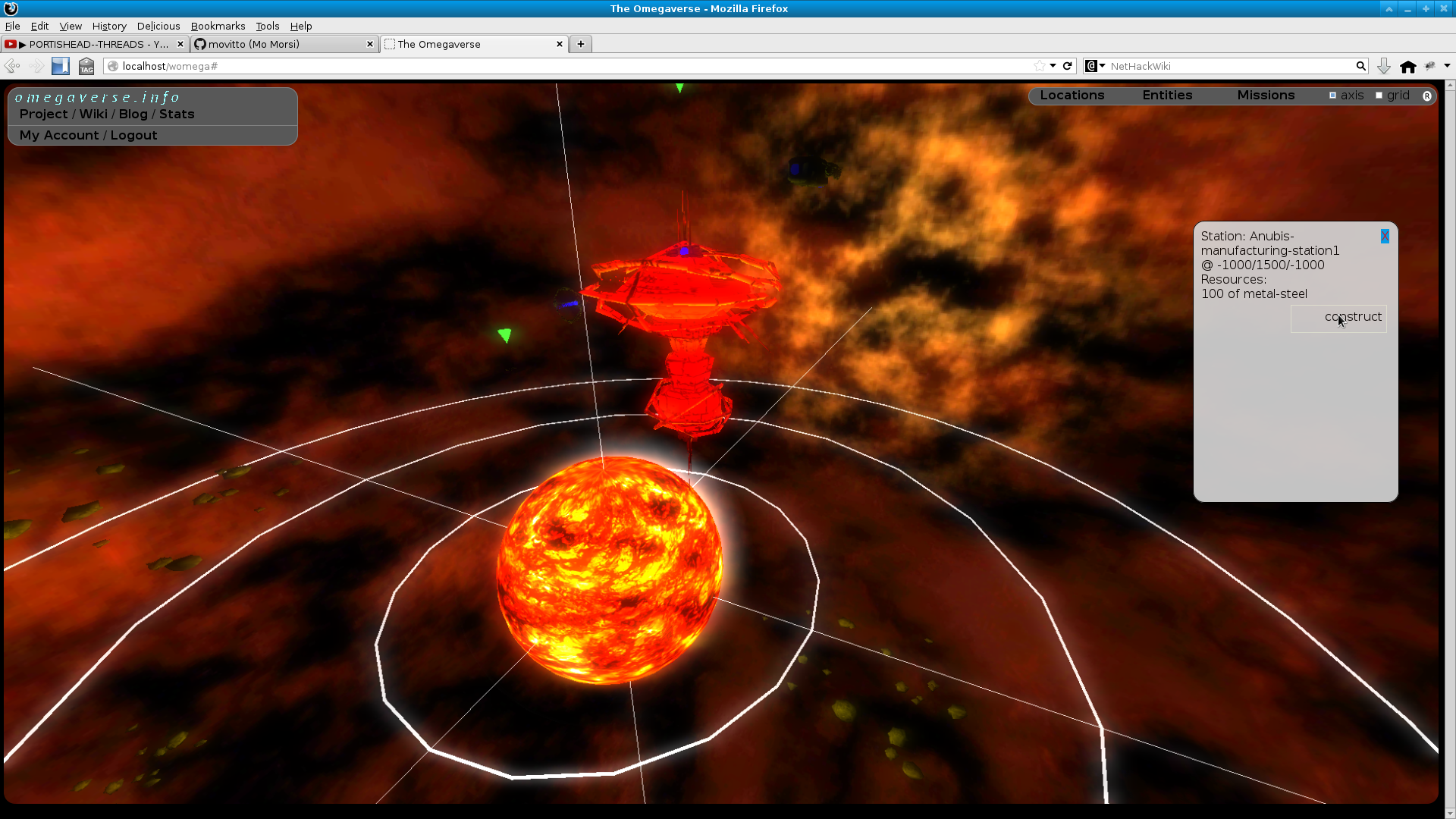Click the TAG icon next to the address bar

pyautogui.click(x=86, y=66)
